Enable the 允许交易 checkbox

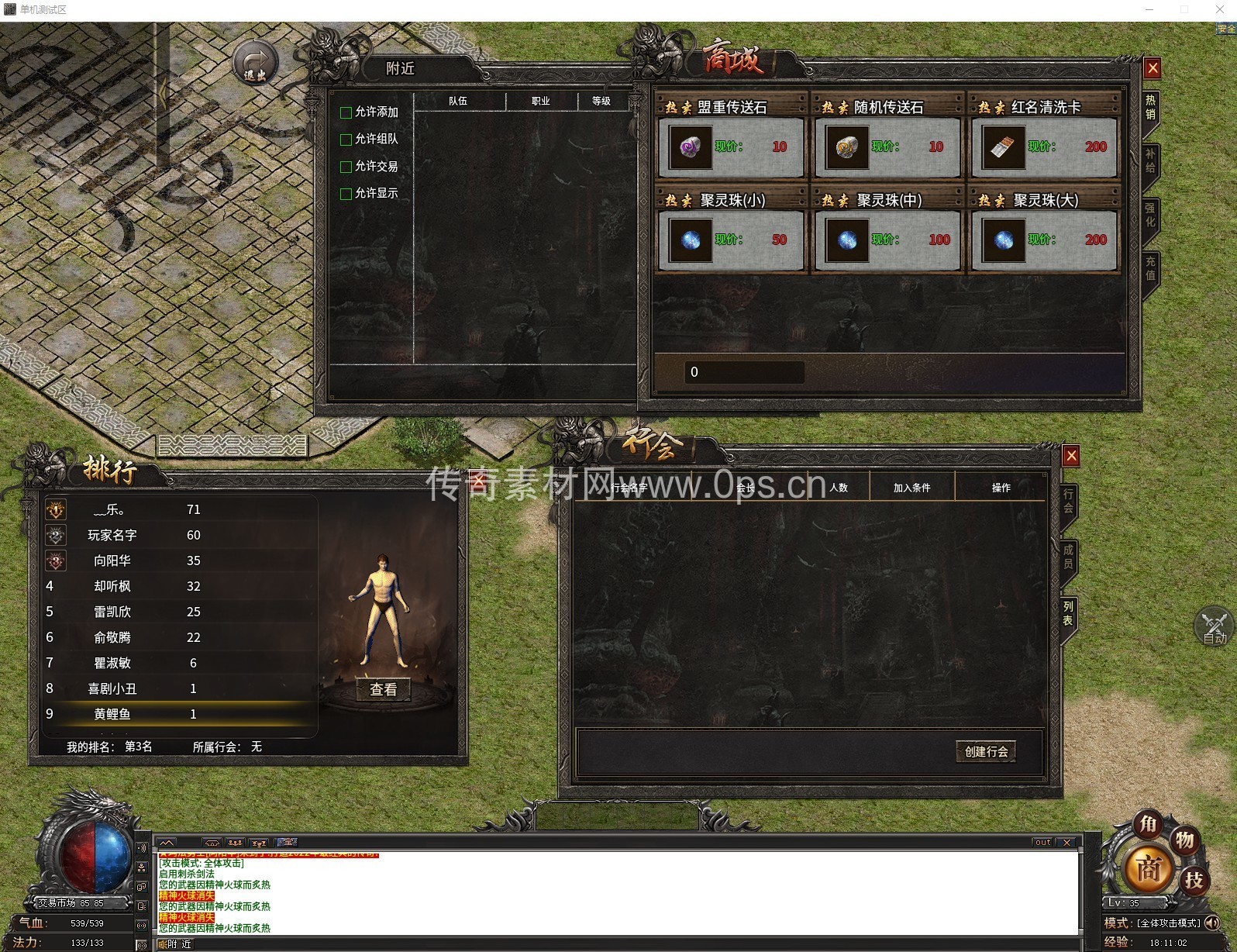pos(346,167)
